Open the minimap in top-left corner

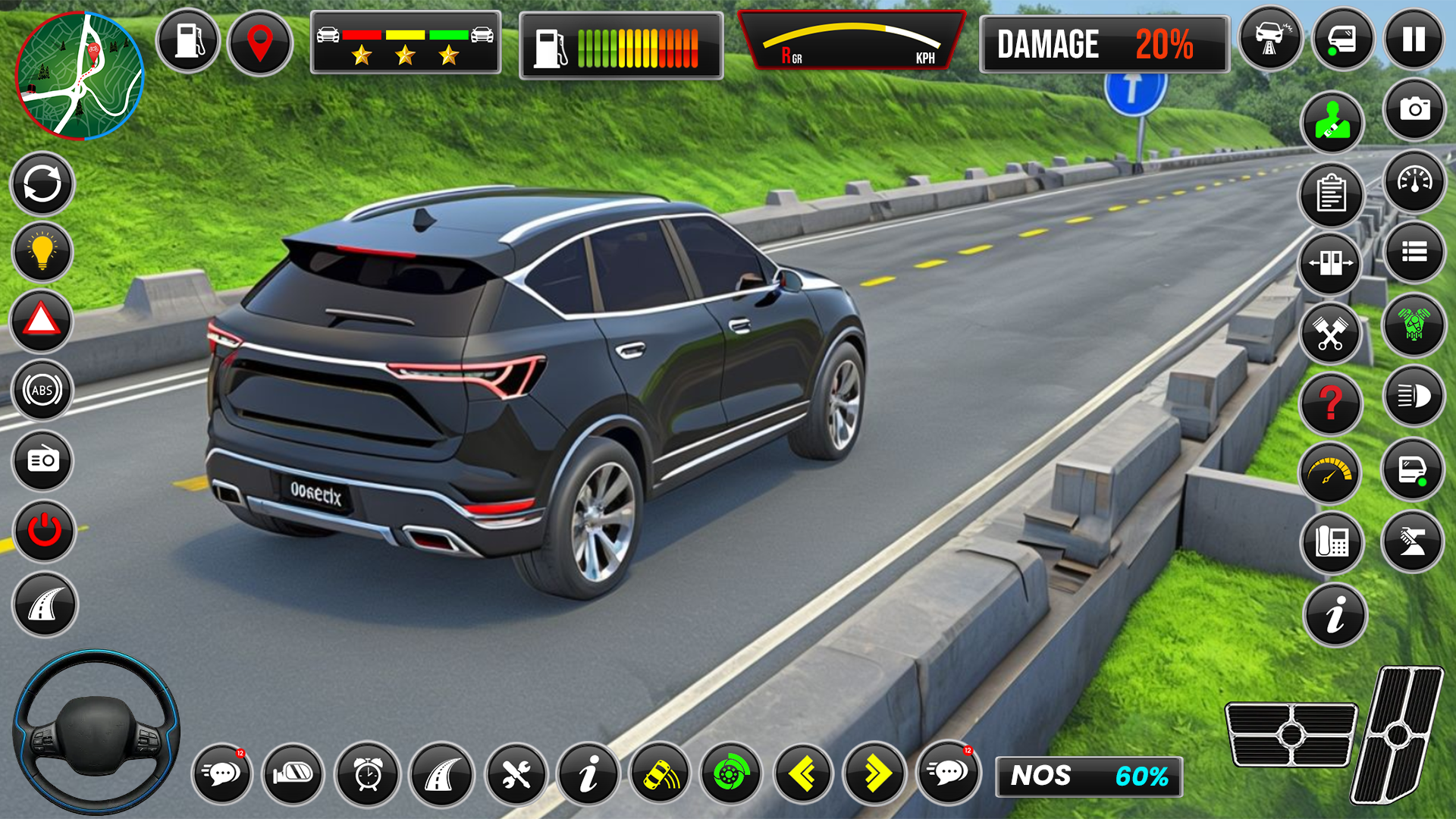pos(80,76)
